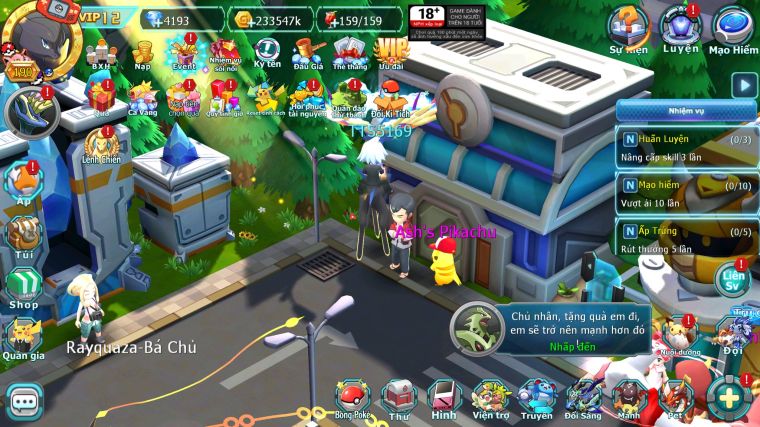Collapse the Nhiệm vụ panel with arrow button
760x427 pixels.
(x=742, y=86)
